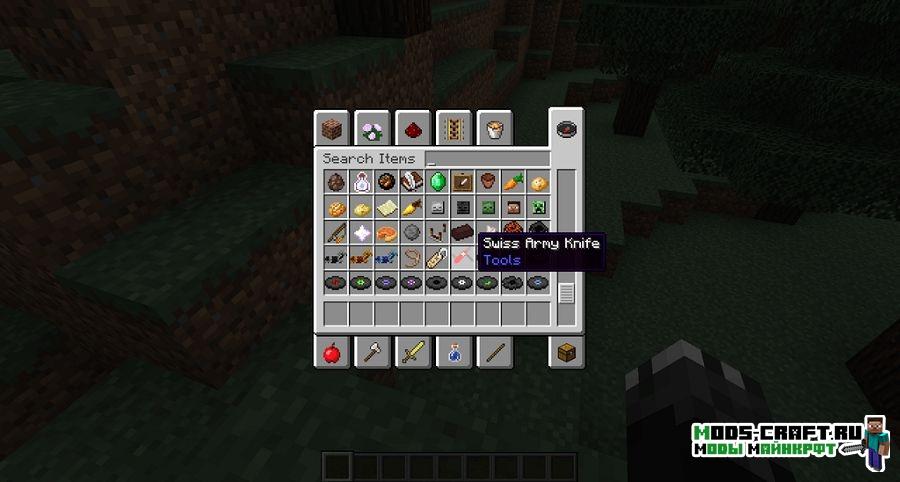Pick the Steve player head
This screenshot has width=900, height=482.
point(512,208)
